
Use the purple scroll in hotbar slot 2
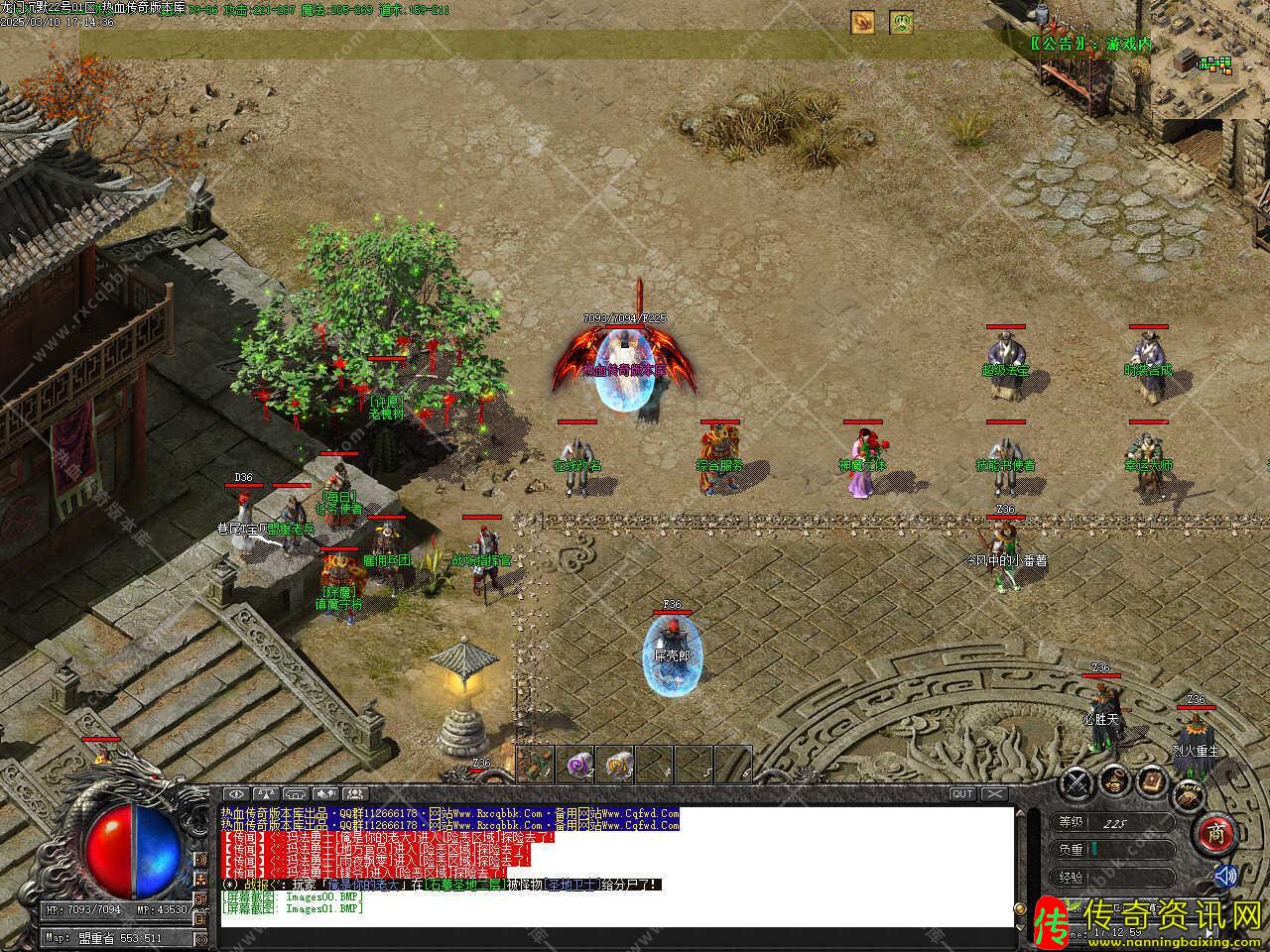(575, 763)
